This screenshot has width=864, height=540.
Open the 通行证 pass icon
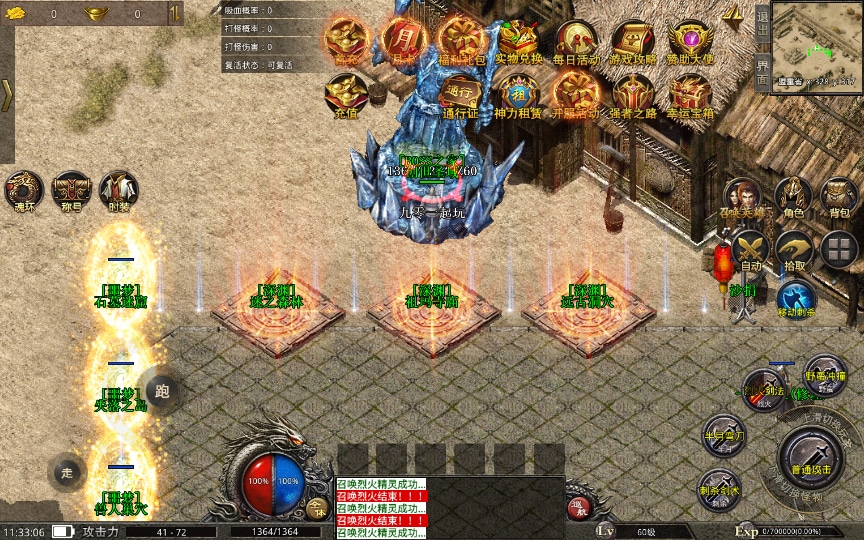(461, 94)
